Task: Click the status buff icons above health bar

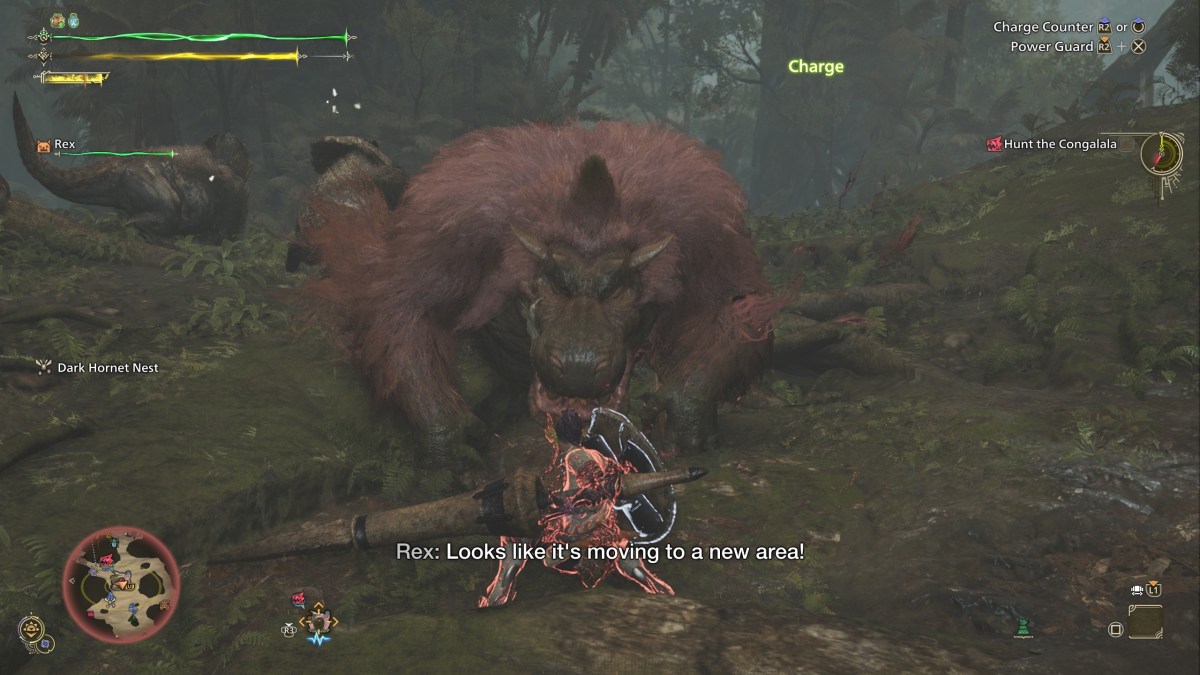Action: click(x=64, y=20)
